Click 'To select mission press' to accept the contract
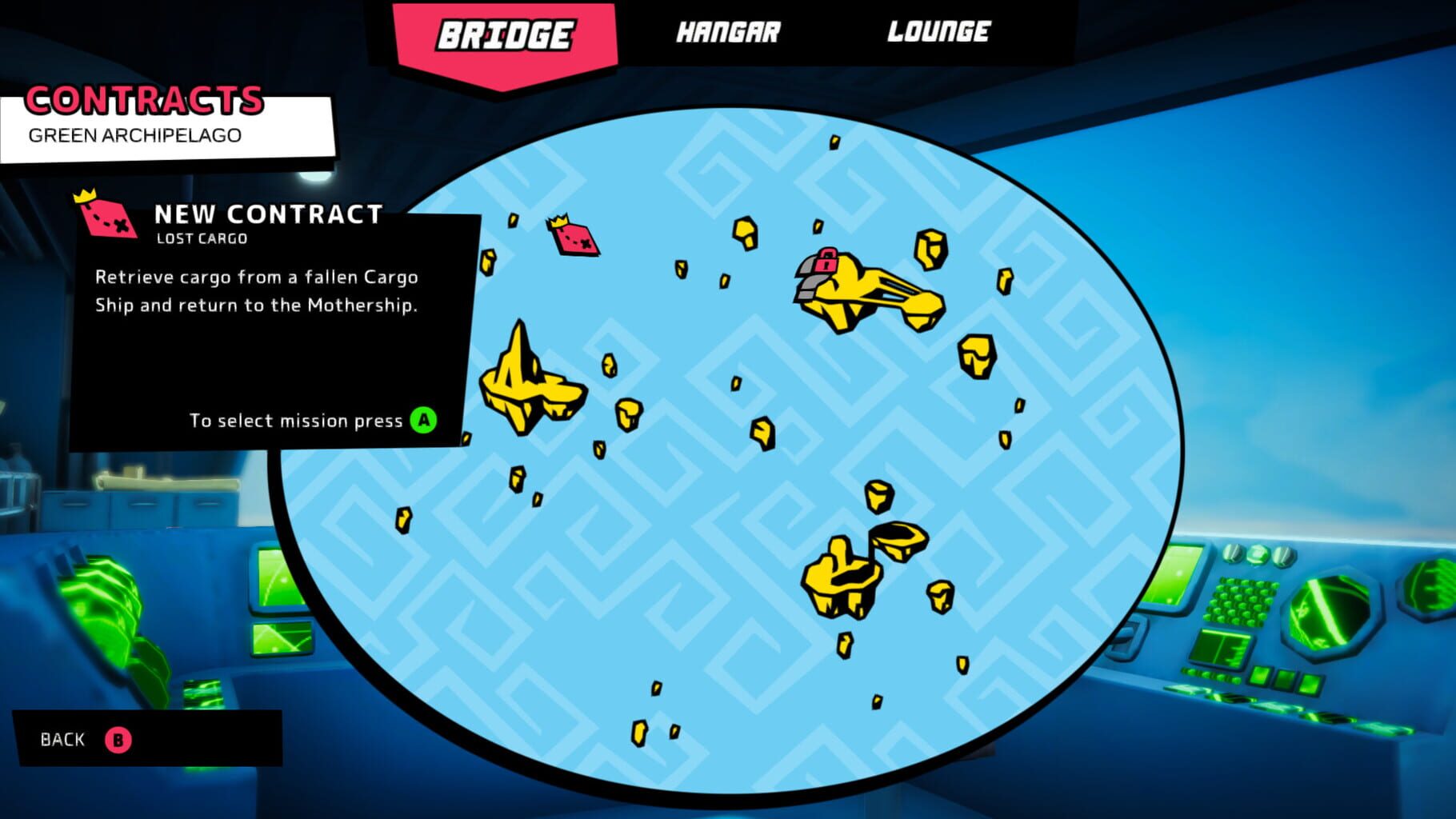Image resolution: width=1456 pixels, height=819 pixels. [296, 420]
